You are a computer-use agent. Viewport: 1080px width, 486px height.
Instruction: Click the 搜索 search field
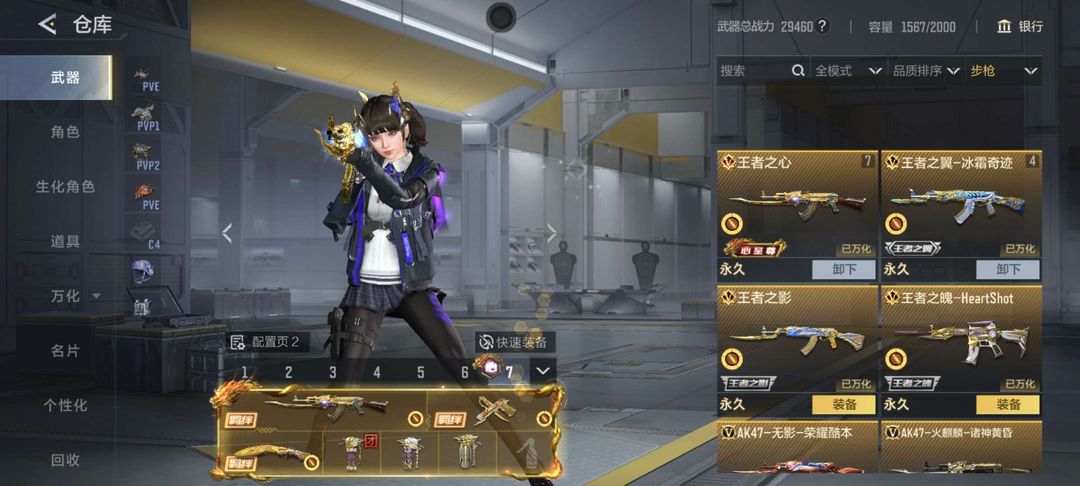(755, 71)
